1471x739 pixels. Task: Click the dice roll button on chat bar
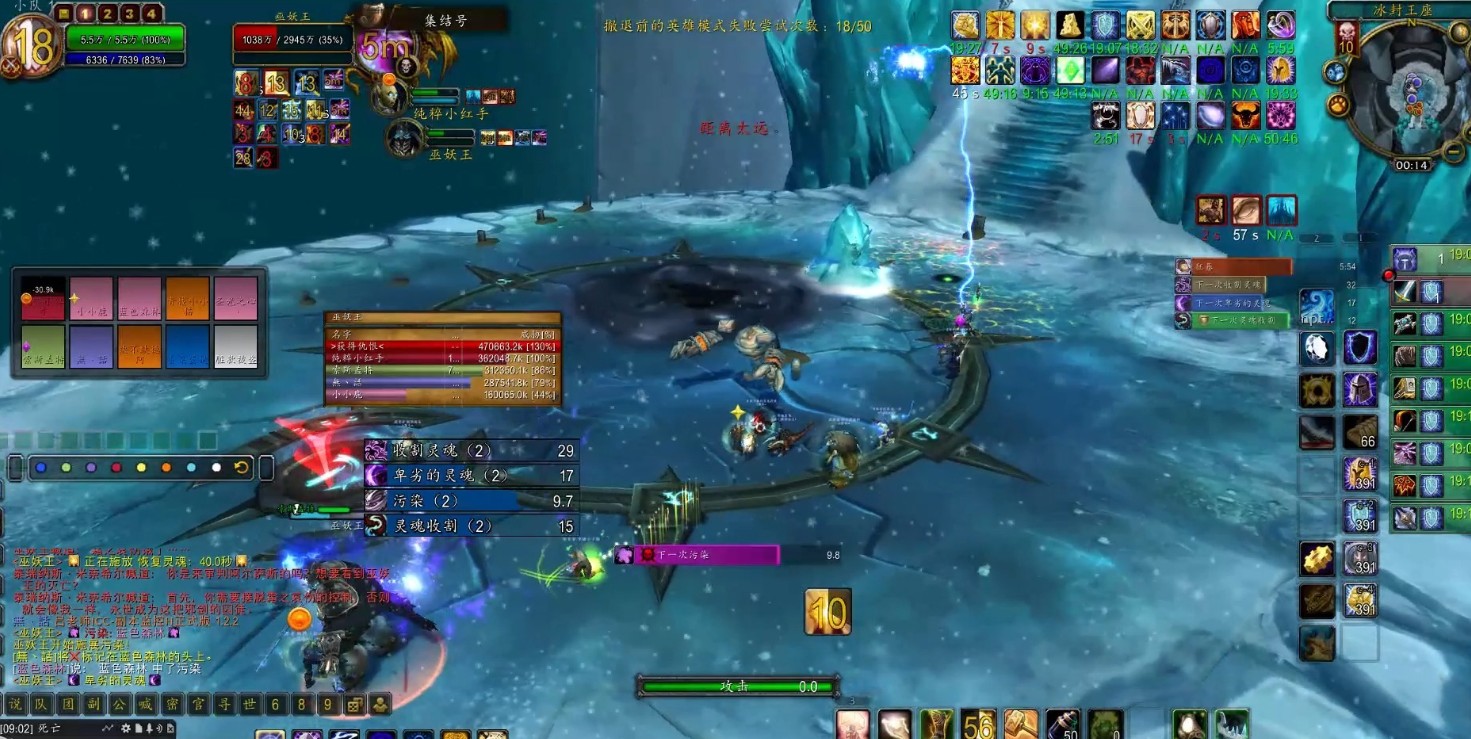click(x=354, y=704)
